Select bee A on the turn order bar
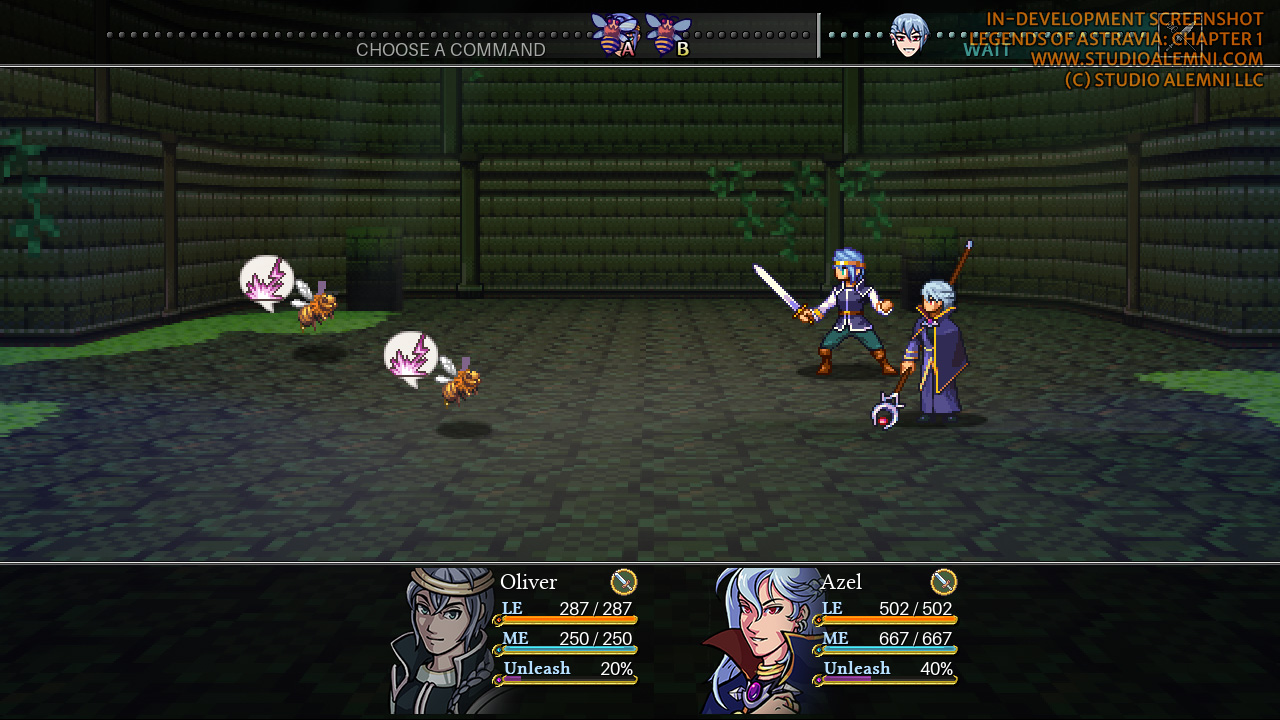The width and height of the screenshot is (1280, 720). [x=614, y=35]
